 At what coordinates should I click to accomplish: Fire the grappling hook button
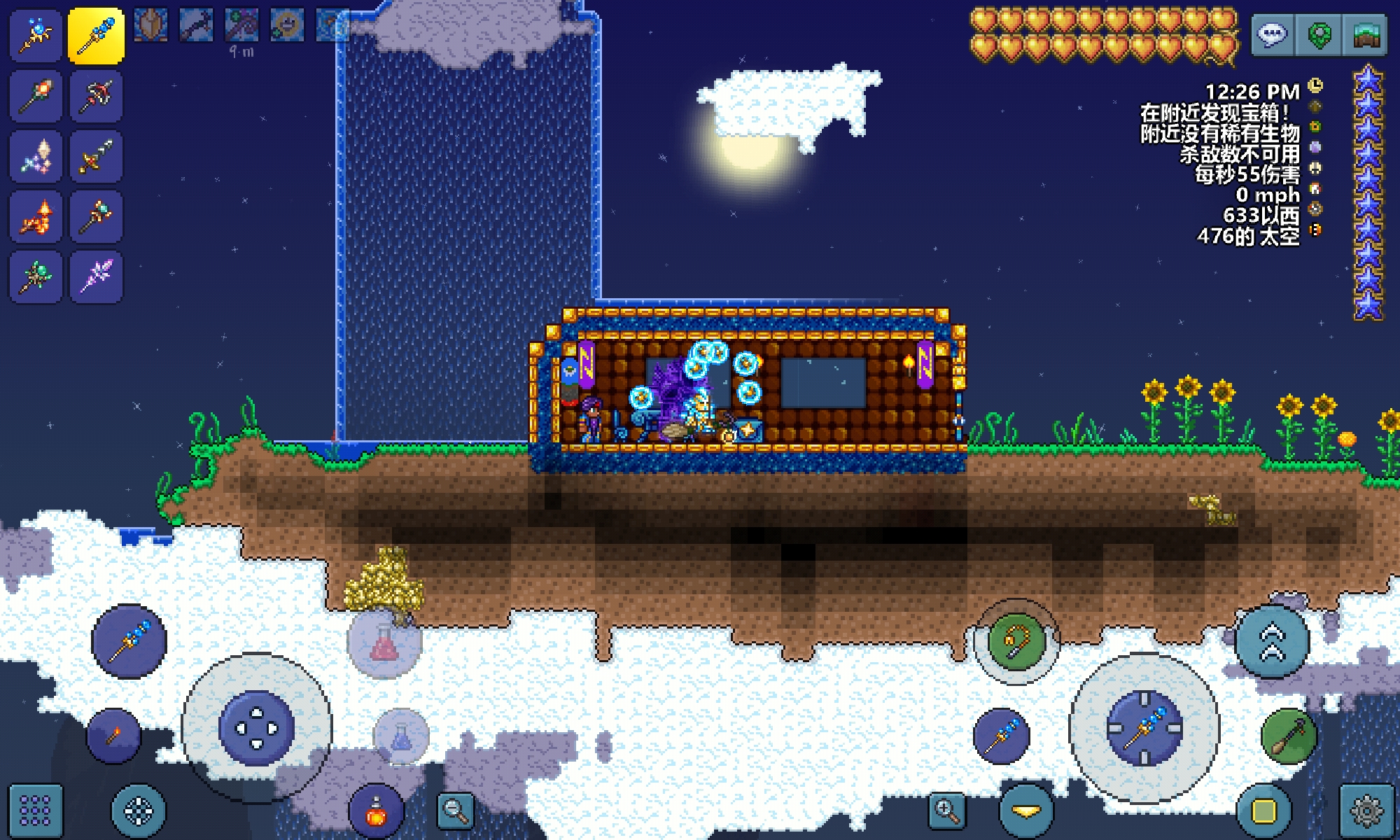(x=1016, y=640)
